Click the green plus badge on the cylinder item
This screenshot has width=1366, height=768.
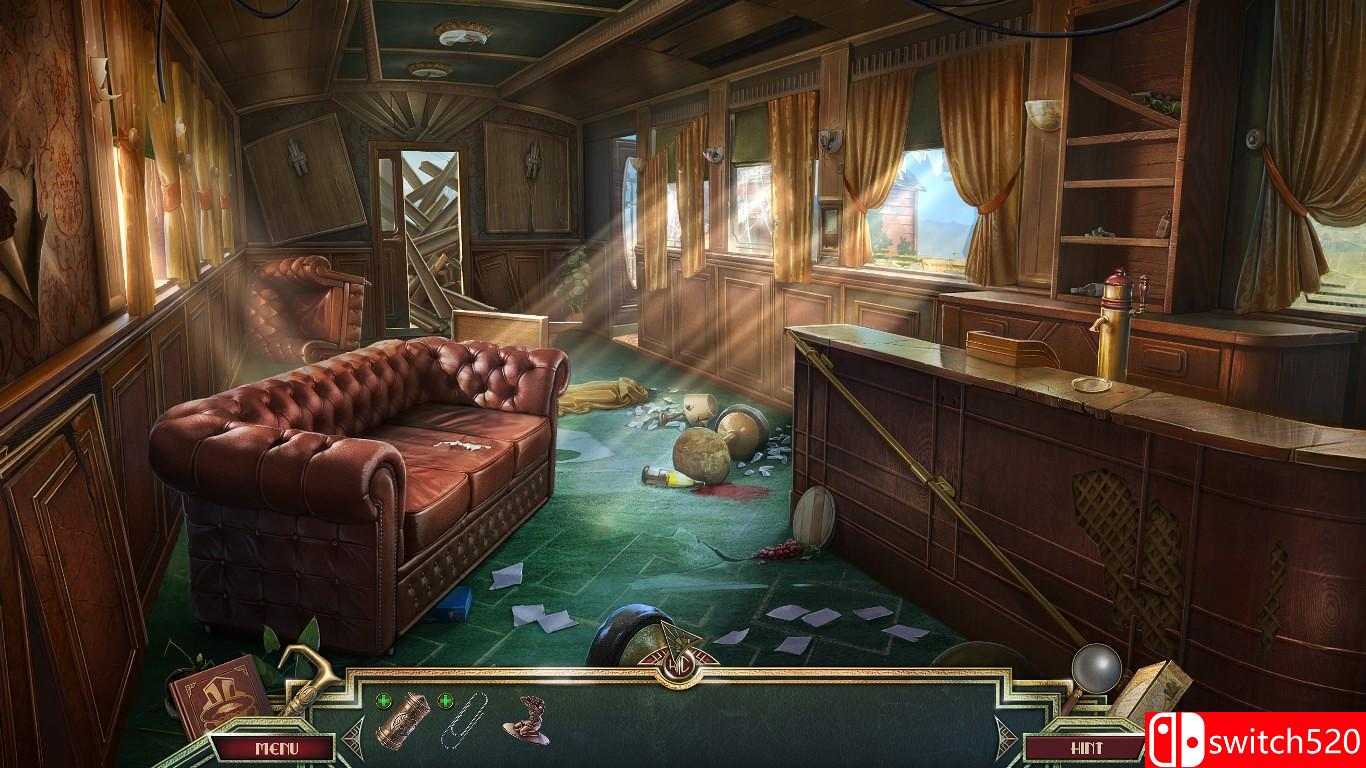click(x=385, y=700)
